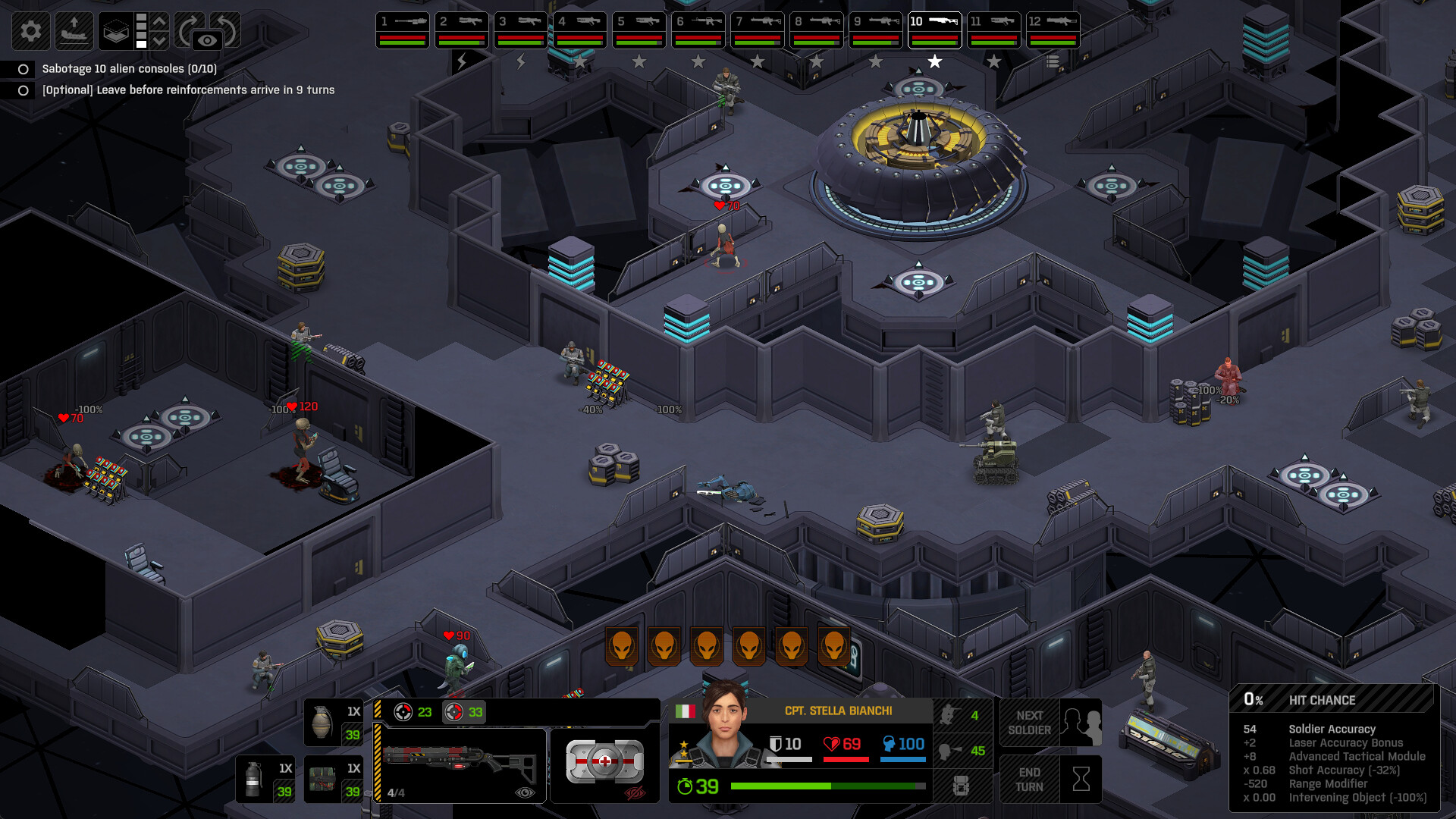Toggle the eye visibility overlay on the toolbar

coord(207,38)
